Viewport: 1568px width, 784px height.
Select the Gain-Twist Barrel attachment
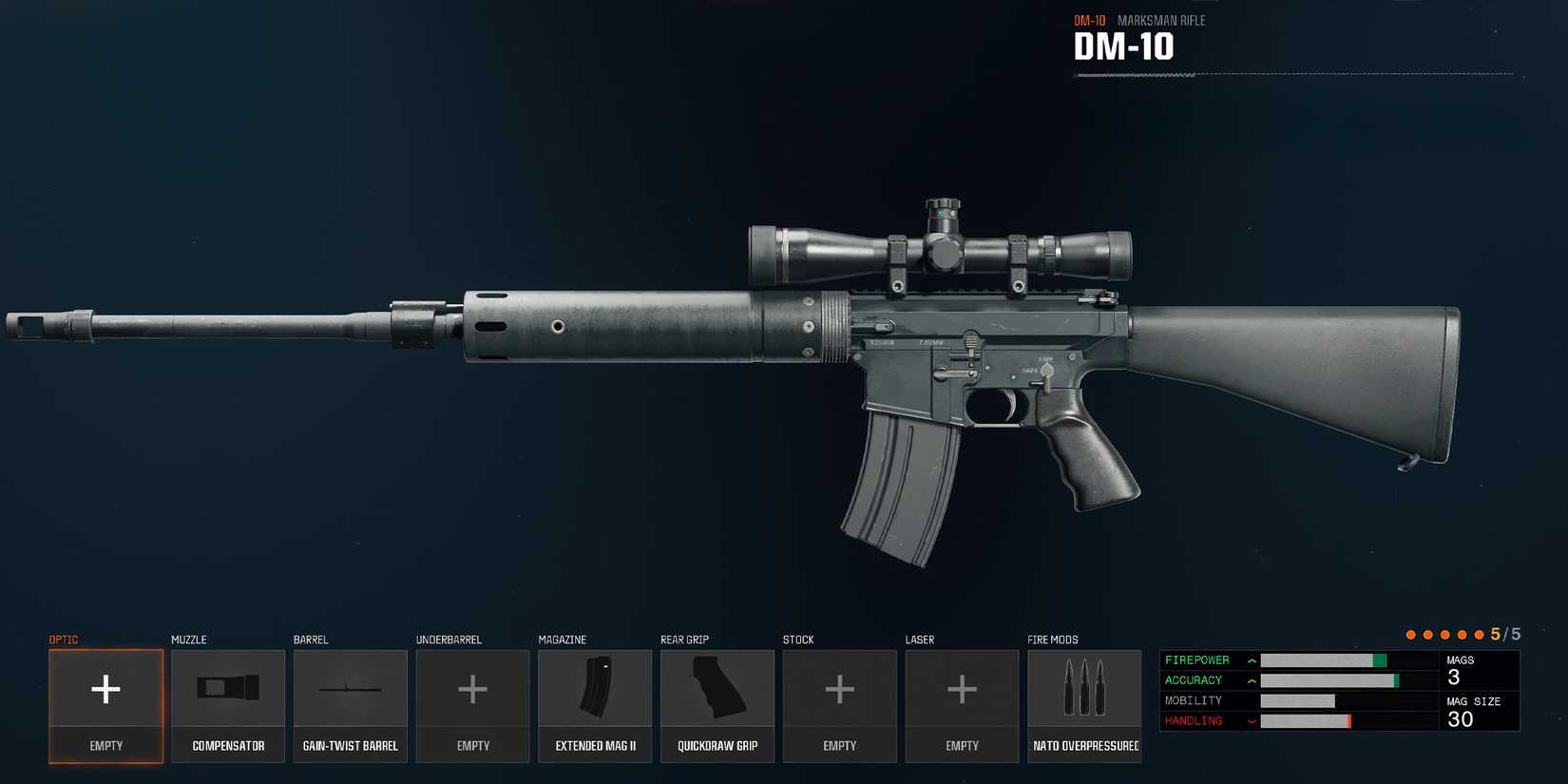pos(350,703)
